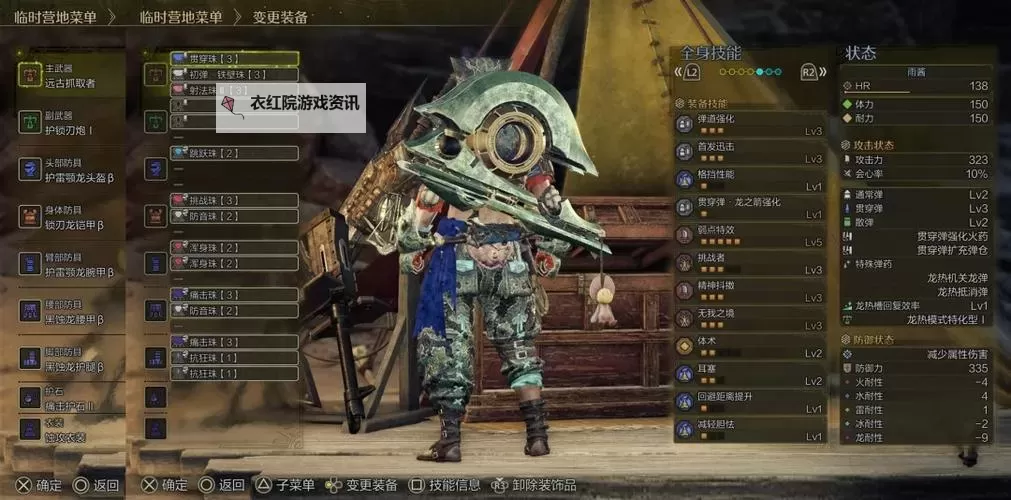
Task: Open the 精神抖擞 skill entry
Action: click(x=750, y=291)
